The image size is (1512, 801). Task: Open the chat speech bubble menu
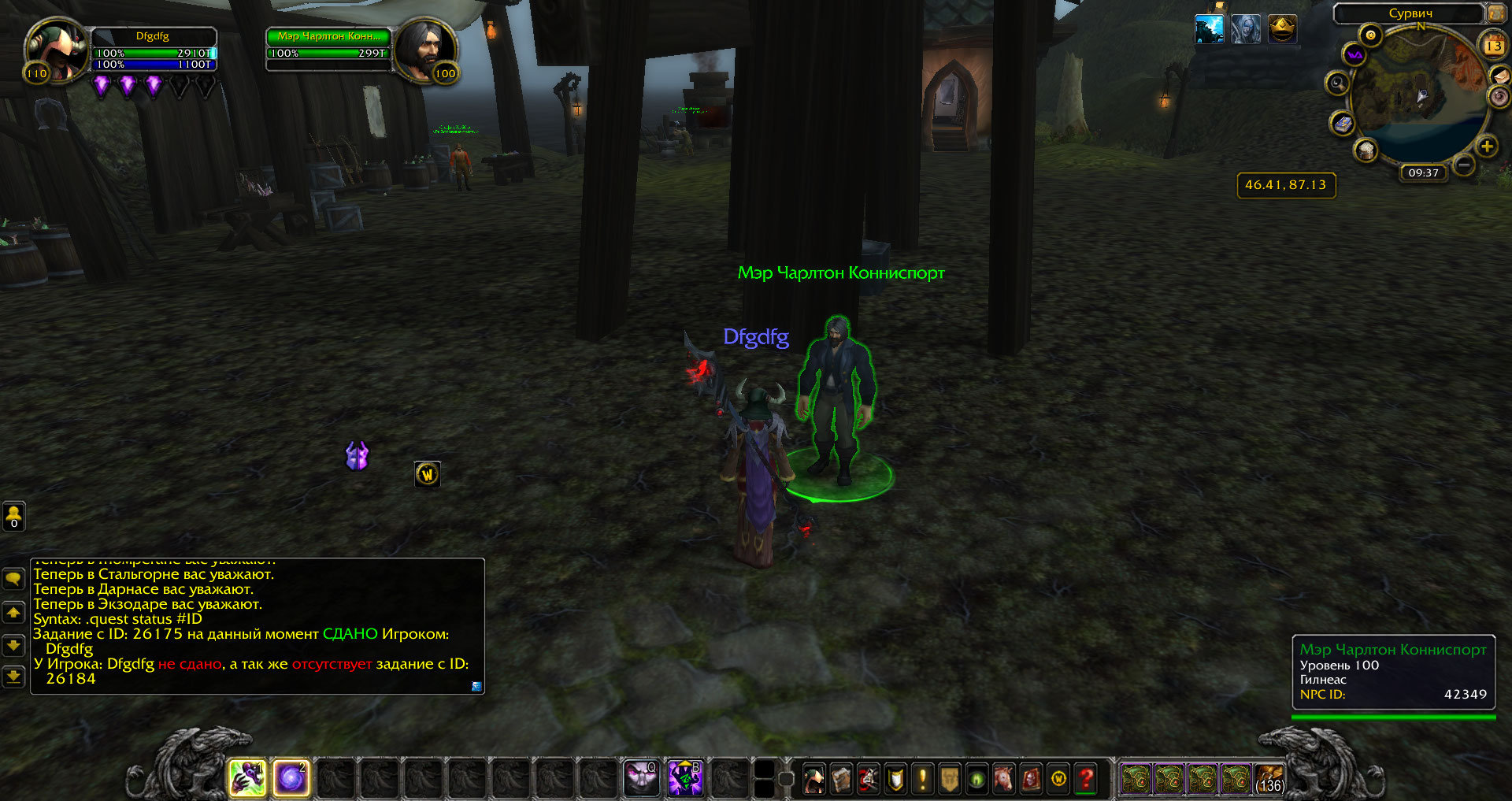point(13,580)
